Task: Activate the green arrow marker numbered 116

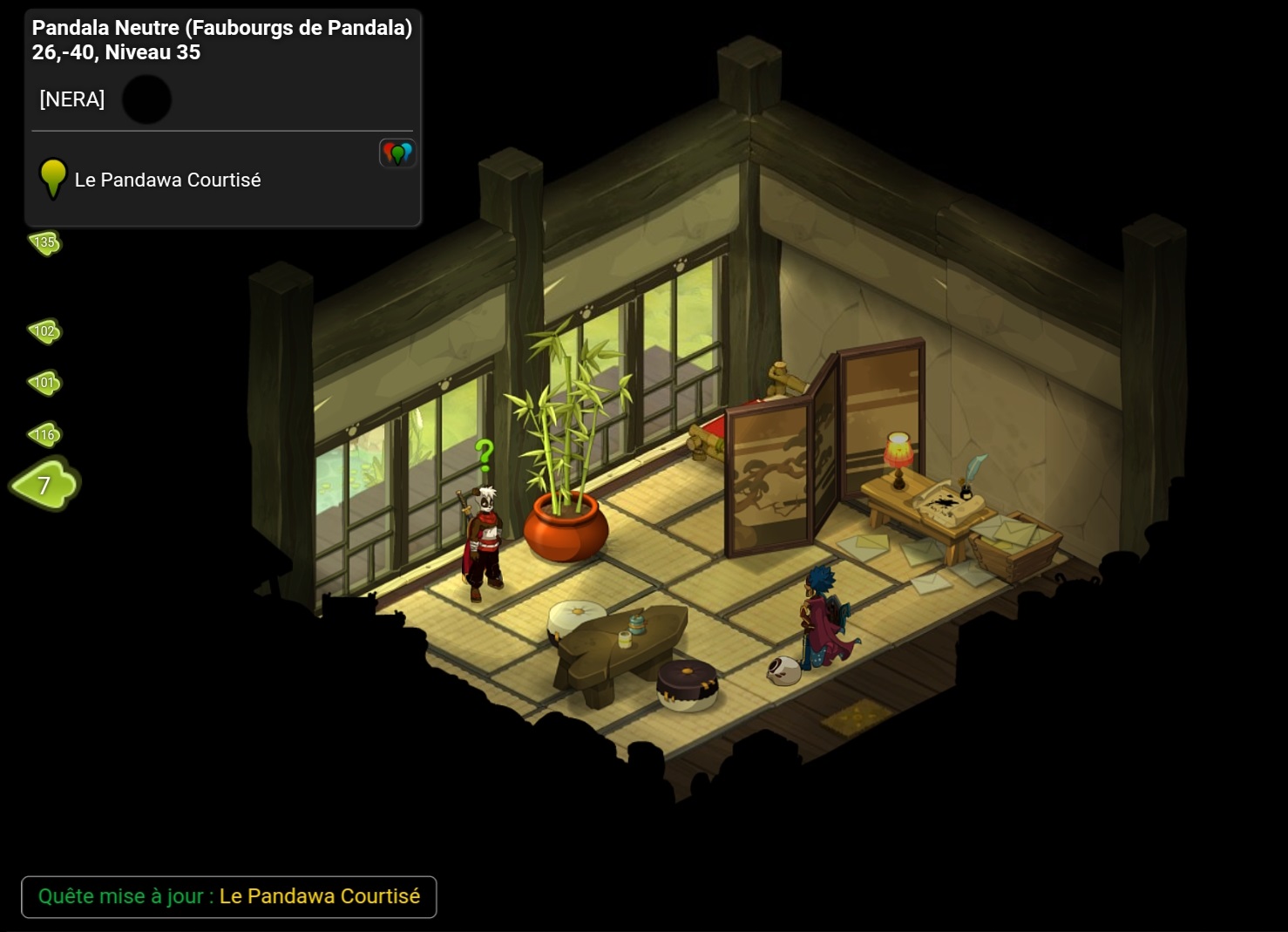Action: point(45,434)
